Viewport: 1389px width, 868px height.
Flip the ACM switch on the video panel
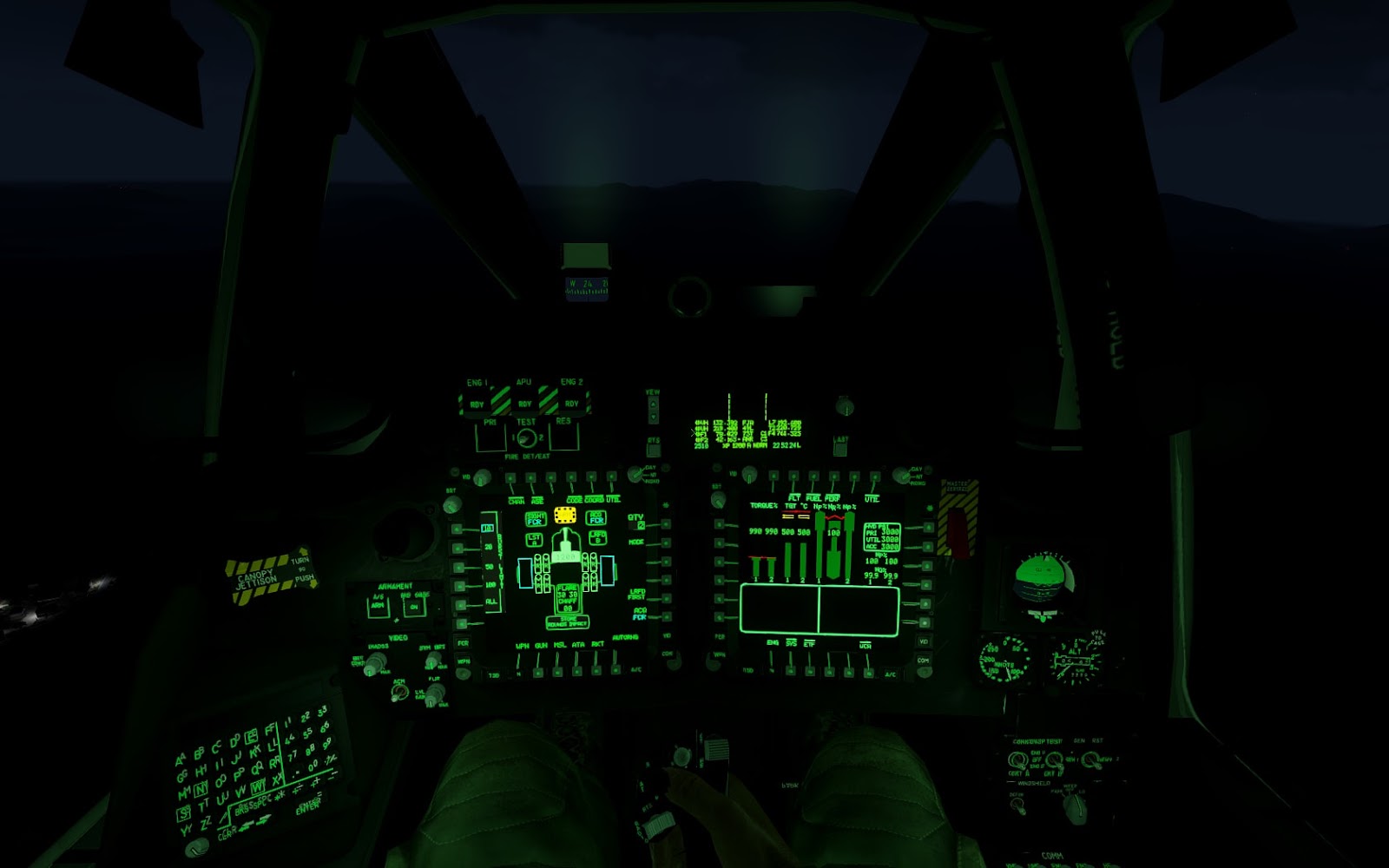(399, 694)
